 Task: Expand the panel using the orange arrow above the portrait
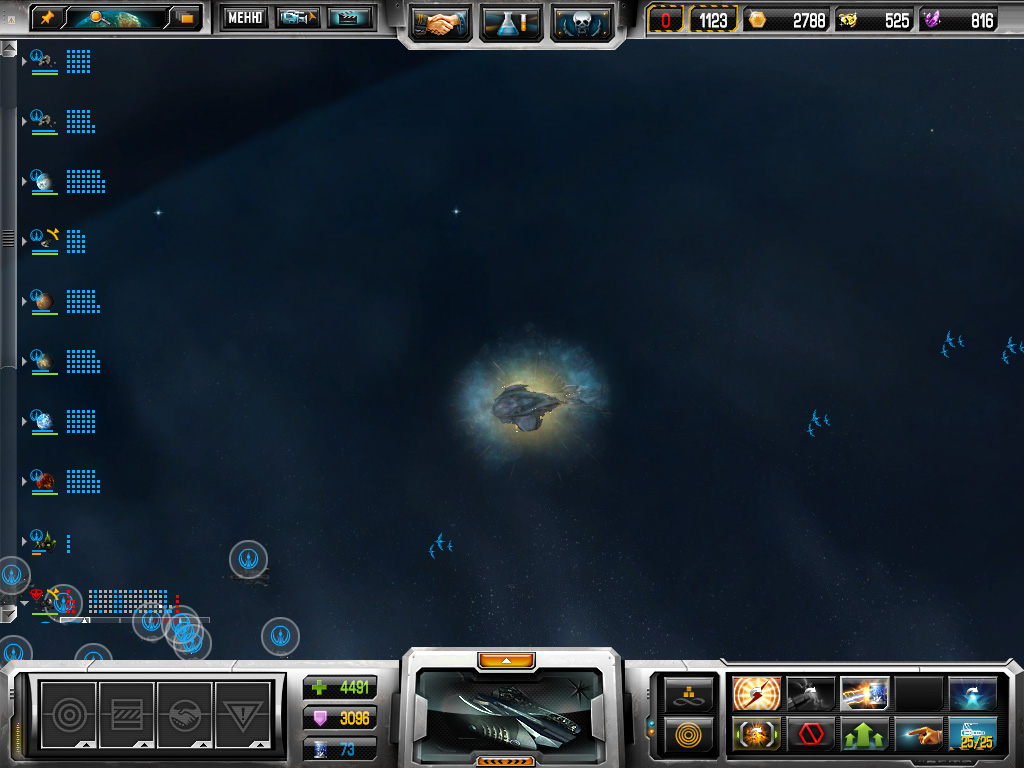pos(506,660)
